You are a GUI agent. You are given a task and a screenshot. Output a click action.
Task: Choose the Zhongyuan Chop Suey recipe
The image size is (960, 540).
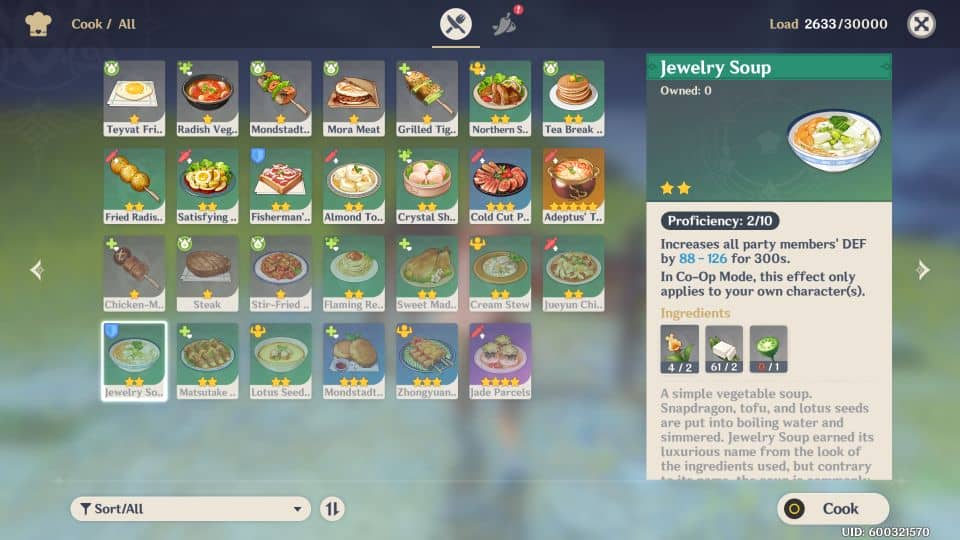pos(427,360)
